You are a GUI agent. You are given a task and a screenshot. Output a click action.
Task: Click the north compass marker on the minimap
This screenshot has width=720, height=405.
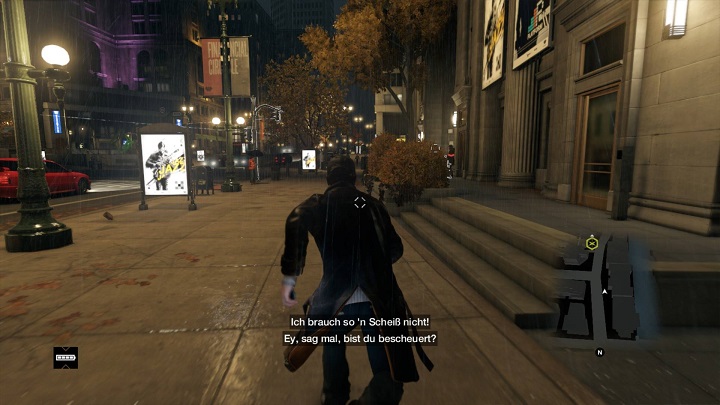coord(600,352)
